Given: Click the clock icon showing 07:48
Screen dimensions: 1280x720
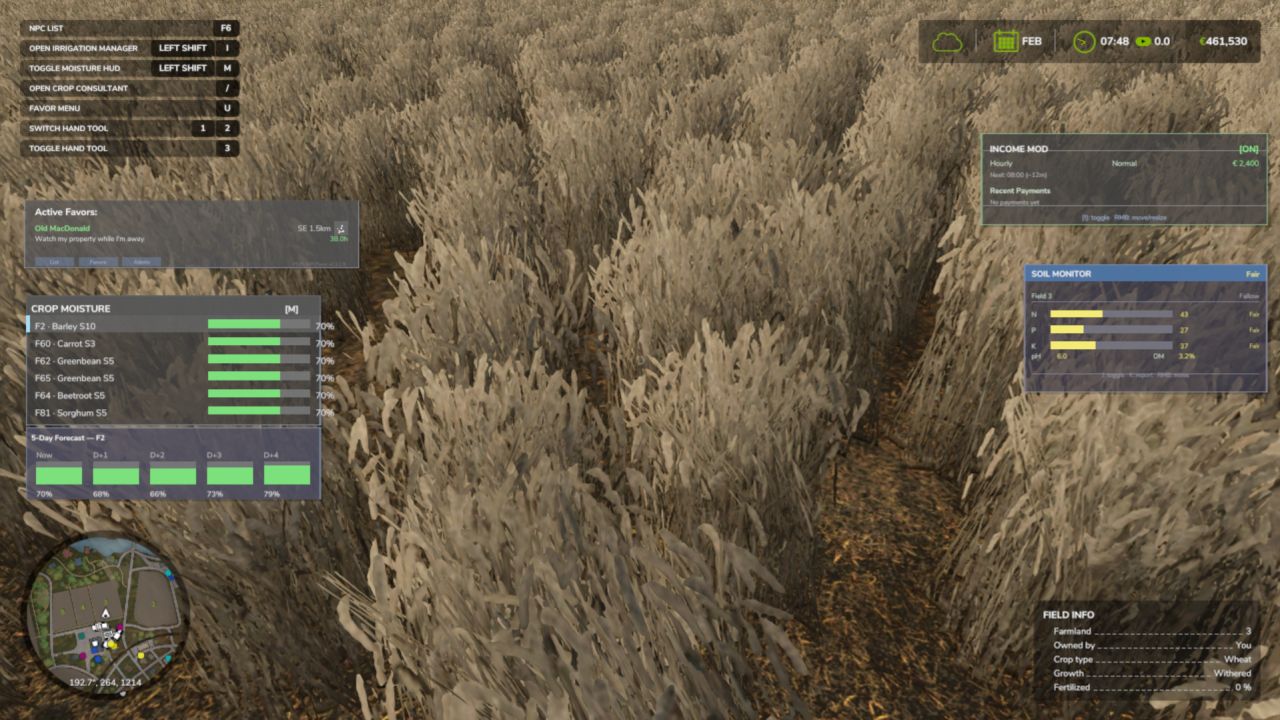Looking at the screenshot, I should [x=1081, y=41].
